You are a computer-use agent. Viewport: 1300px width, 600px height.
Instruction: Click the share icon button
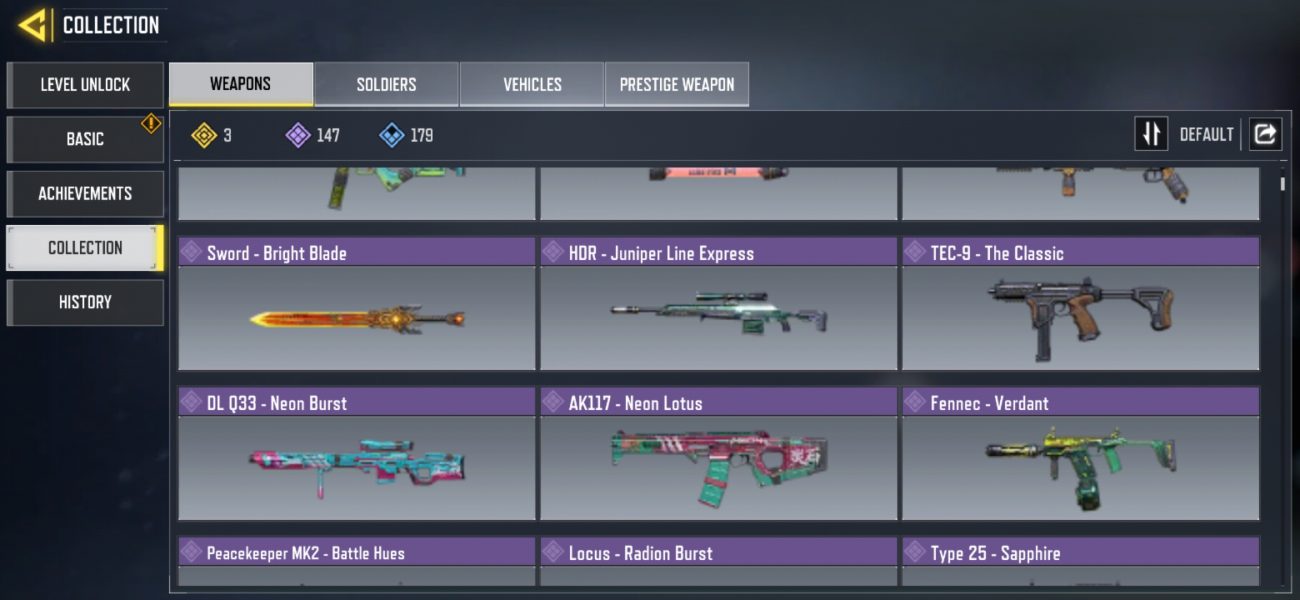click(1265, 134)
